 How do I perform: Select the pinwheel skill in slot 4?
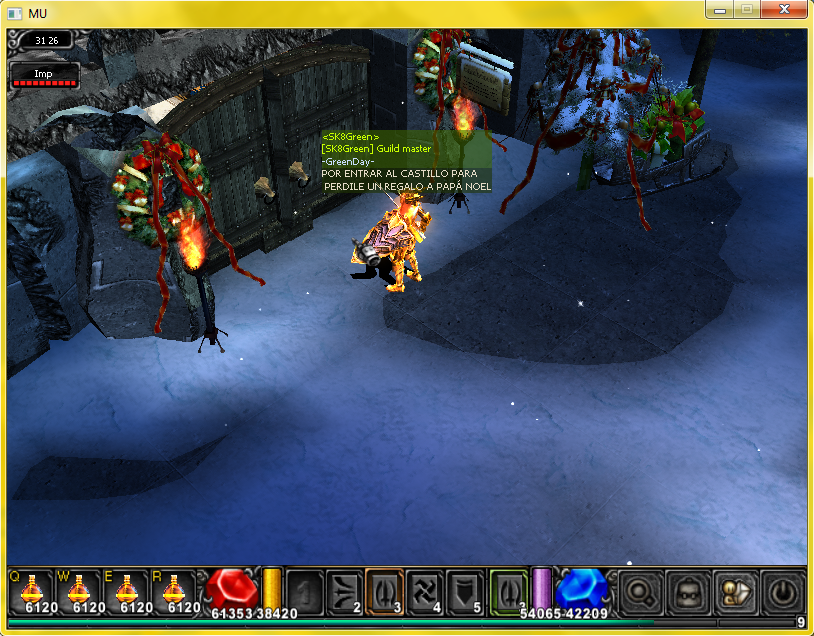(x=424, y=590)
